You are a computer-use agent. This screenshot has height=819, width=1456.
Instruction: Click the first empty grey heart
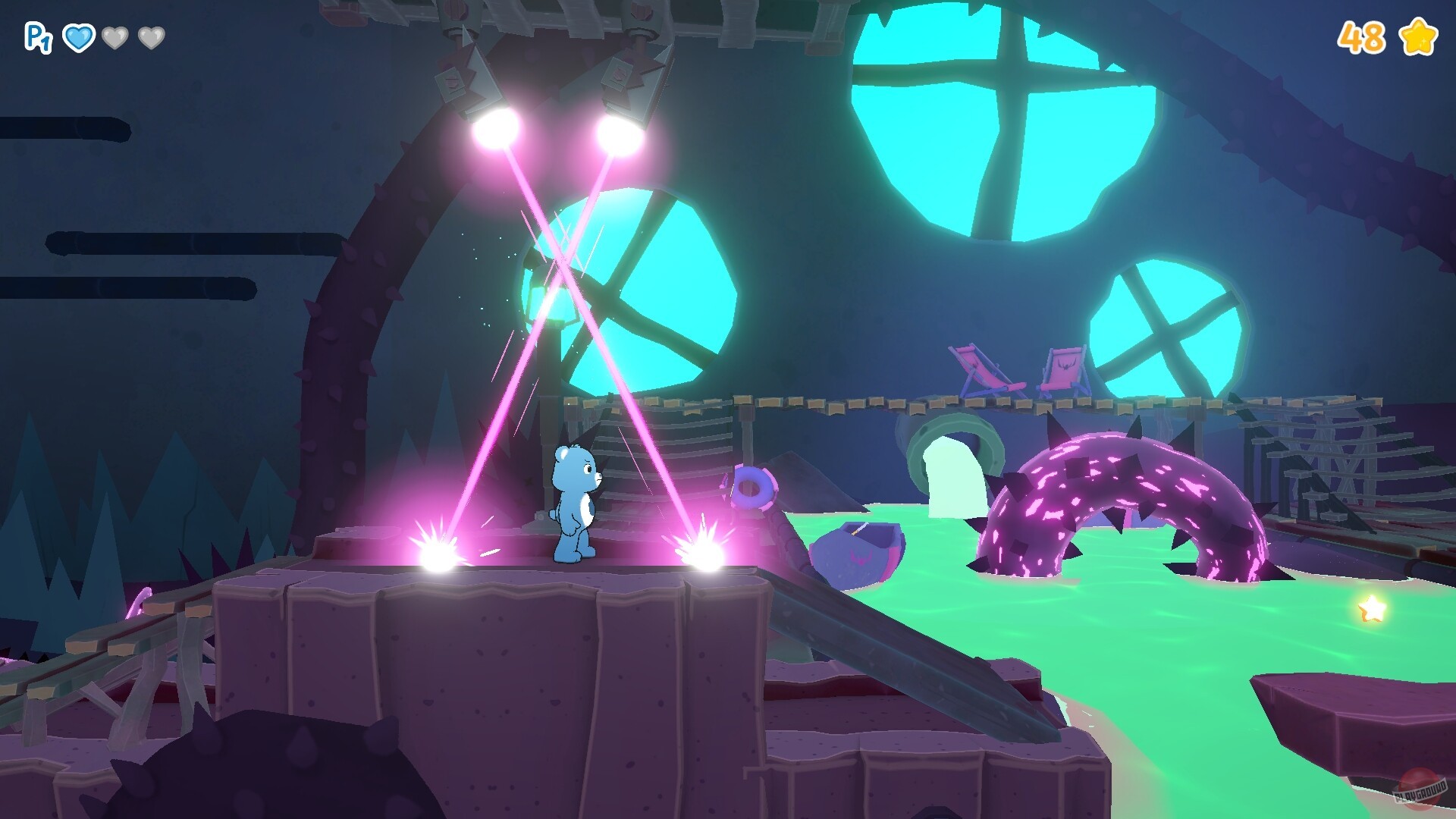[115, 36]
